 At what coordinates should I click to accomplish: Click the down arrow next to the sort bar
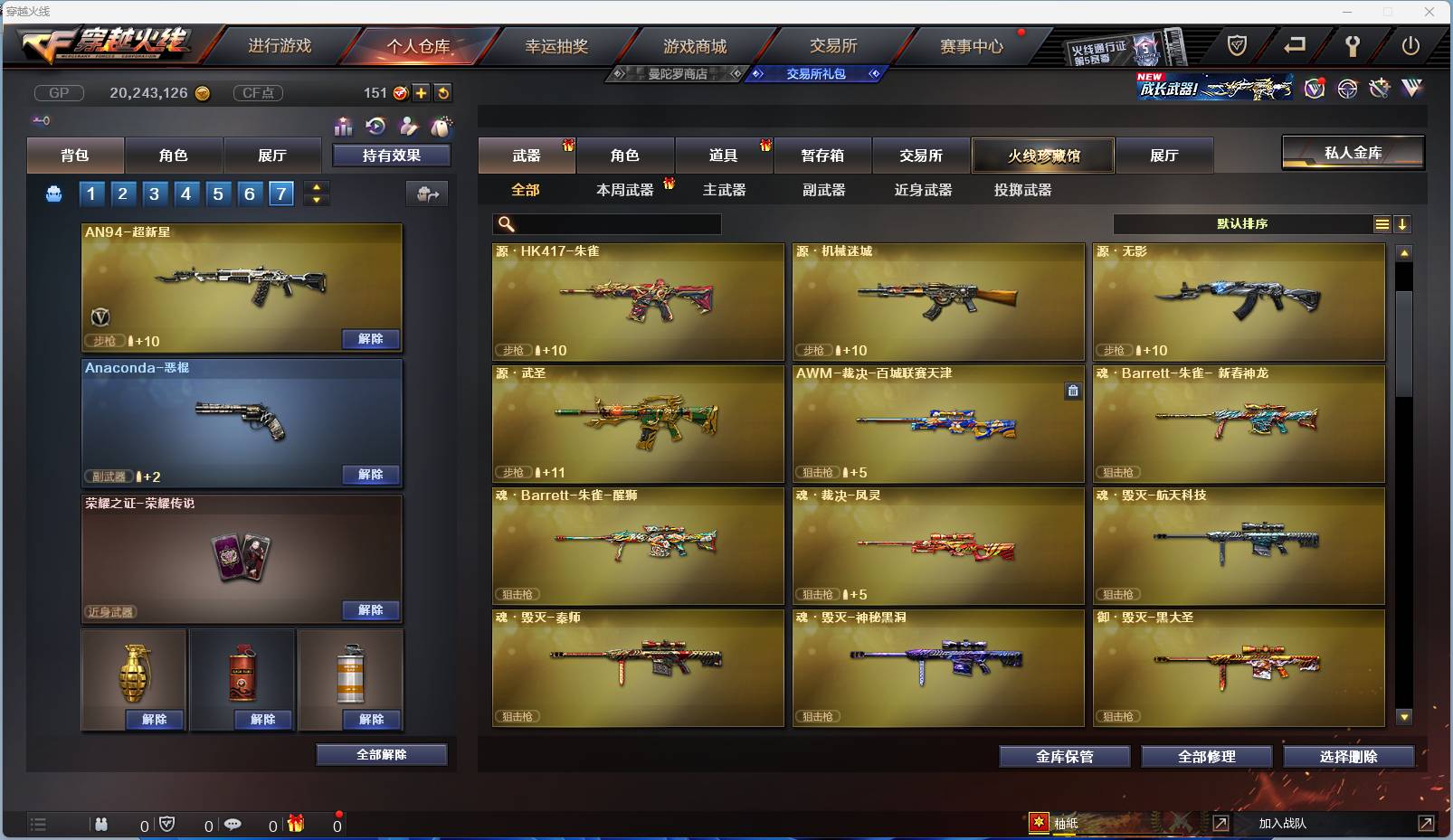tap(1404, 223)
